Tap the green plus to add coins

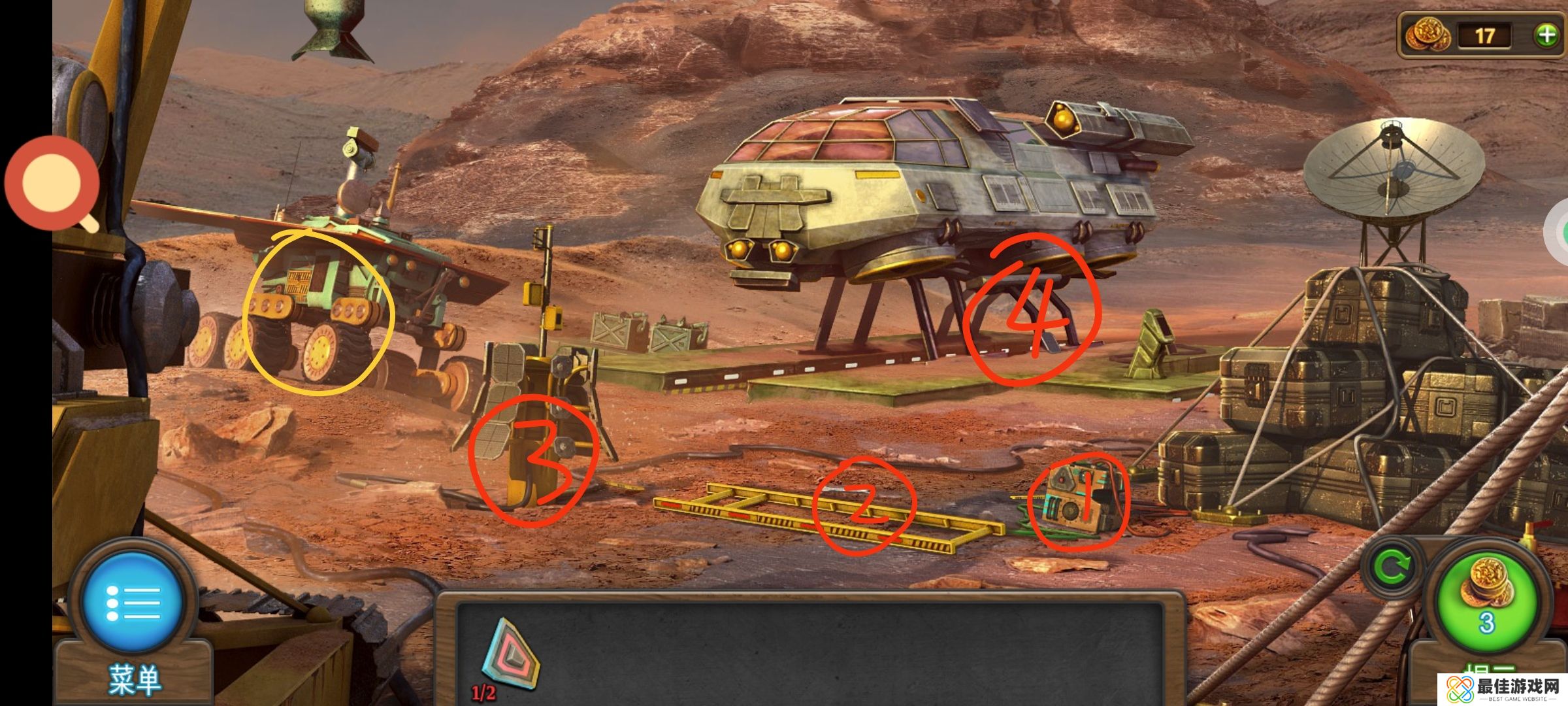click(1546, 35)
